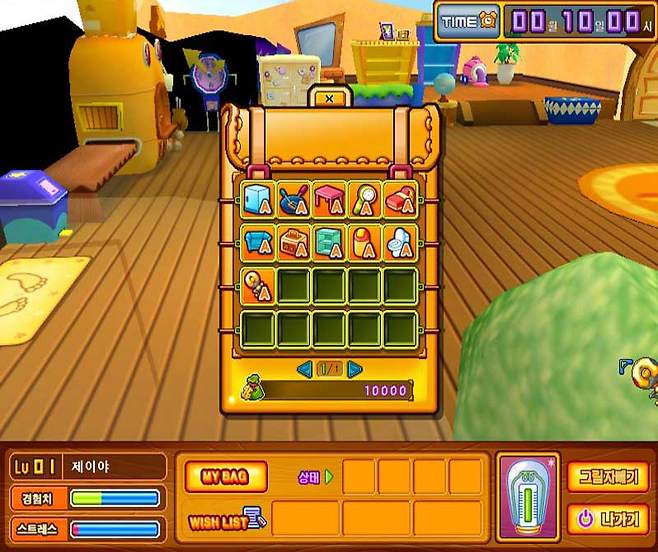The height and width of the screenshot is (552, 658).
Task: Close the bag window
Action: 328,98
